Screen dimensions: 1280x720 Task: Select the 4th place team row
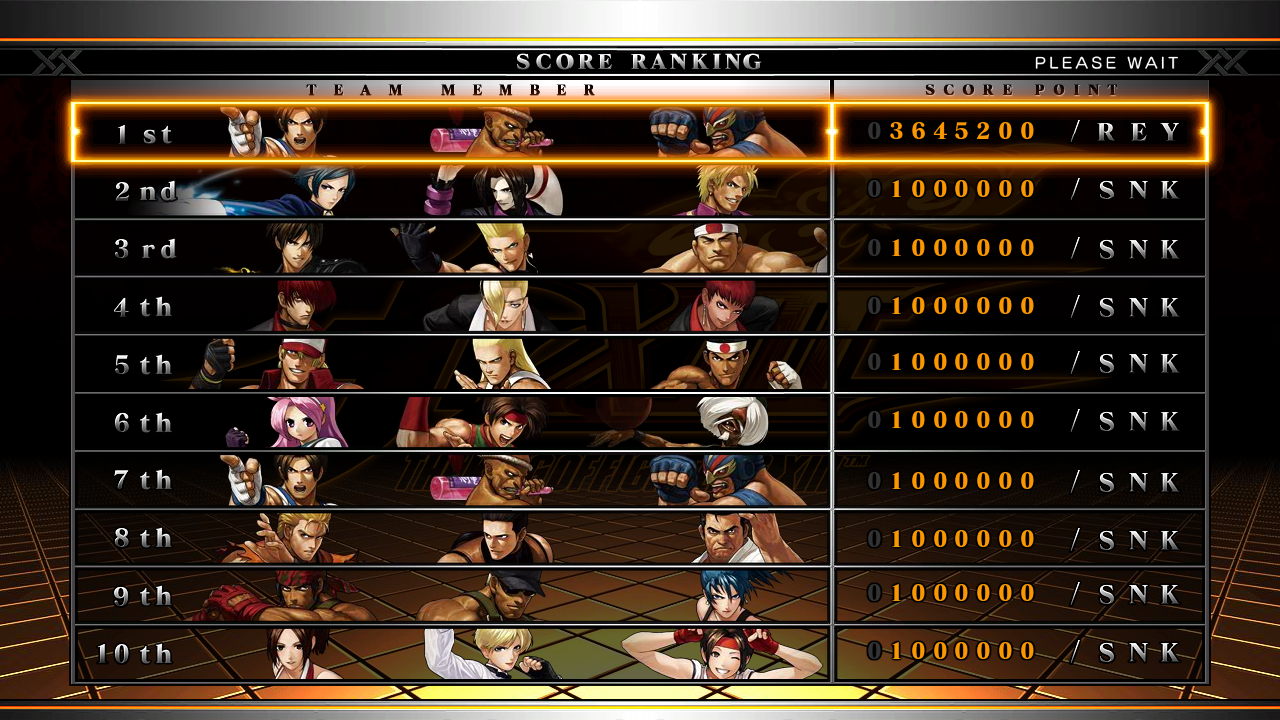click(x=640, y=306)
